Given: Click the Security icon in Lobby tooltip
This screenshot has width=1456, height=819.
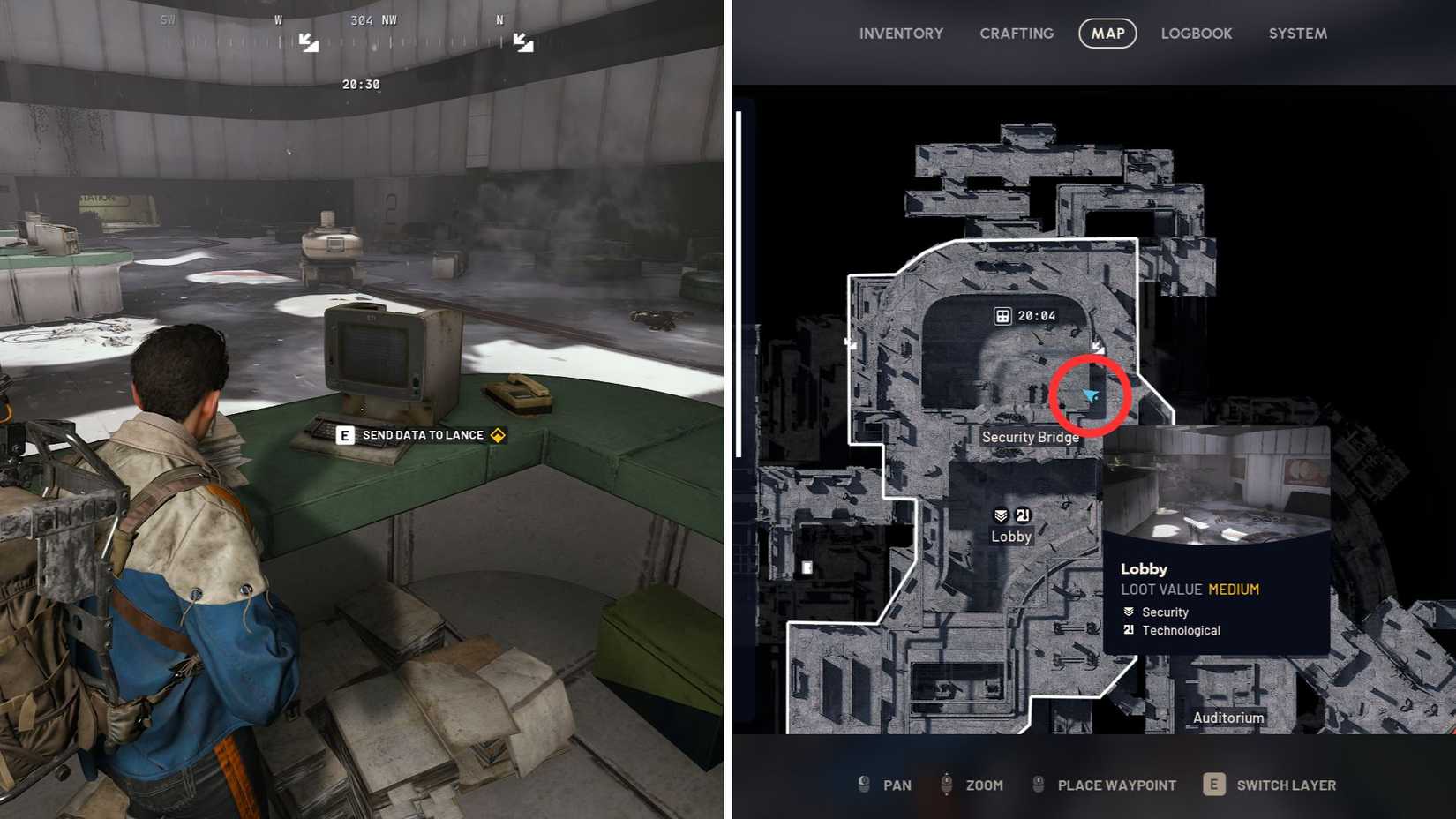Looking at the screenshot, I should click(1130, 612).
